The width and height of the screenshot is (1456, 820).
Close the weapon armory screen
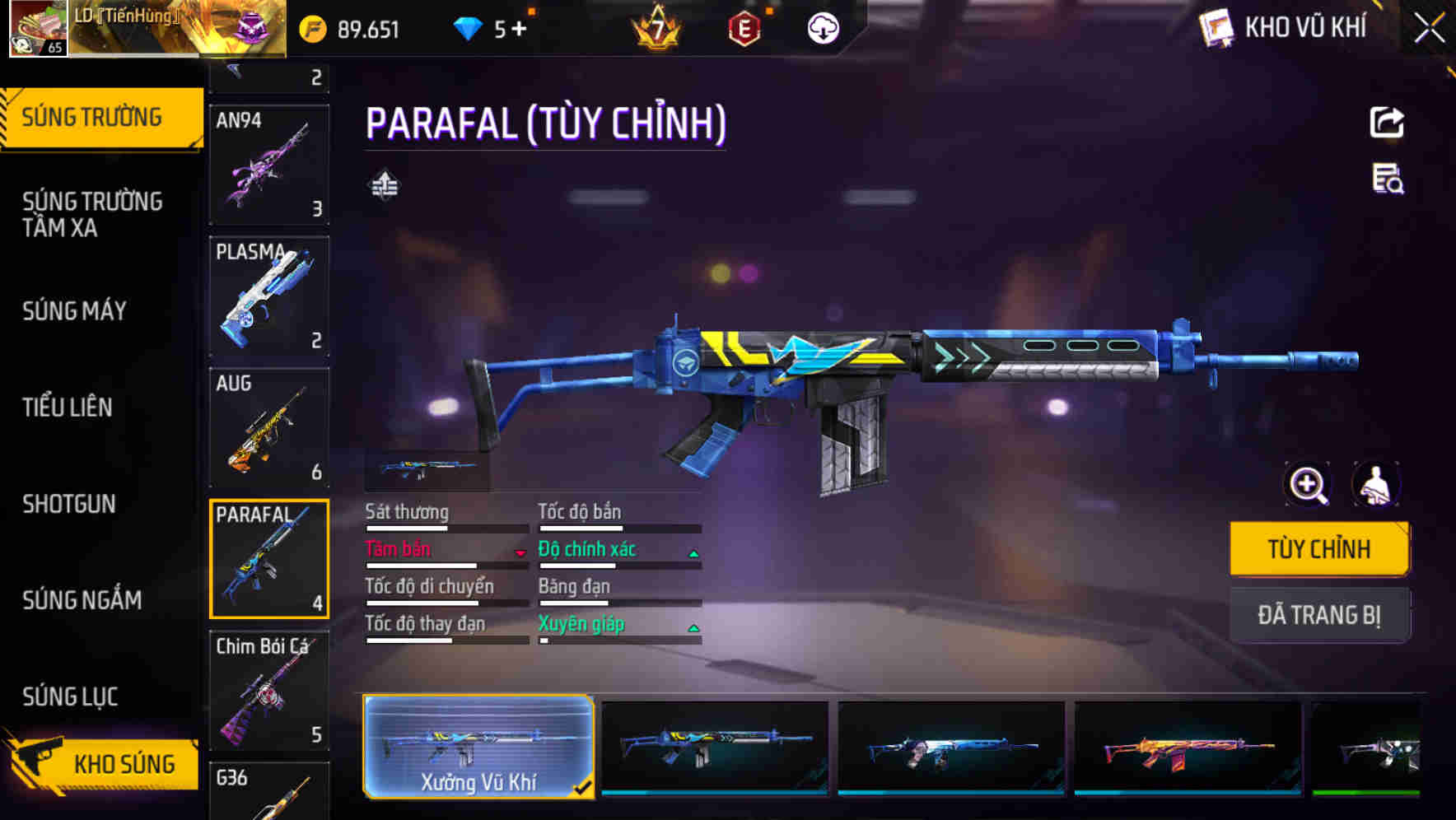tap(1430, 28)
